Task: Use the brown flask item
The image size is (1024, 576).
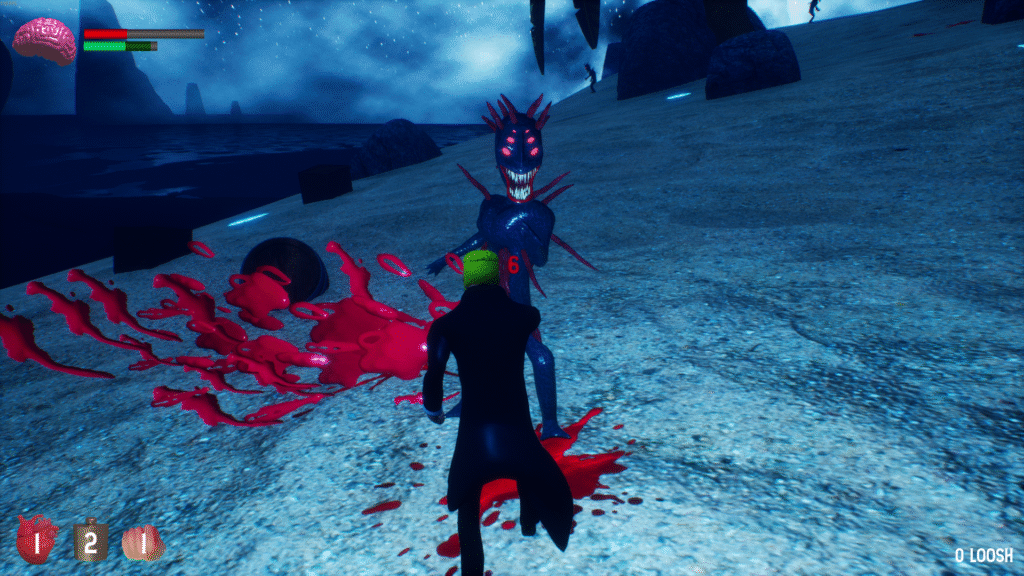Action: coord(91,540)
